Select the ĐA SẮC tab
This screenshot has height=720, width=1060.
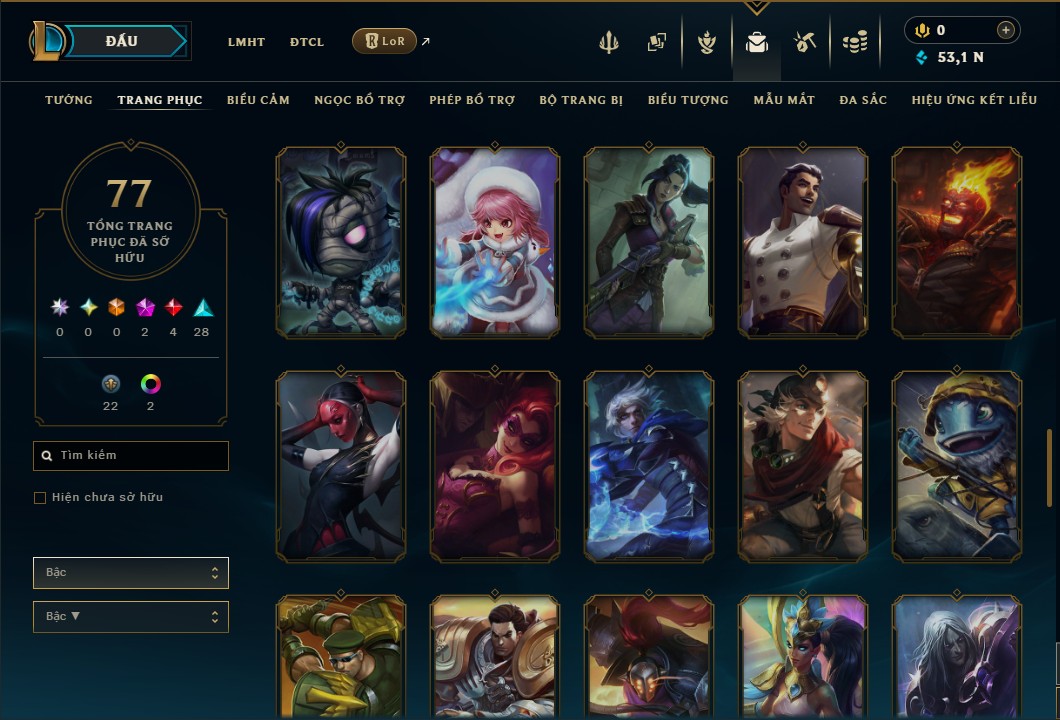[x=863, y=100]
